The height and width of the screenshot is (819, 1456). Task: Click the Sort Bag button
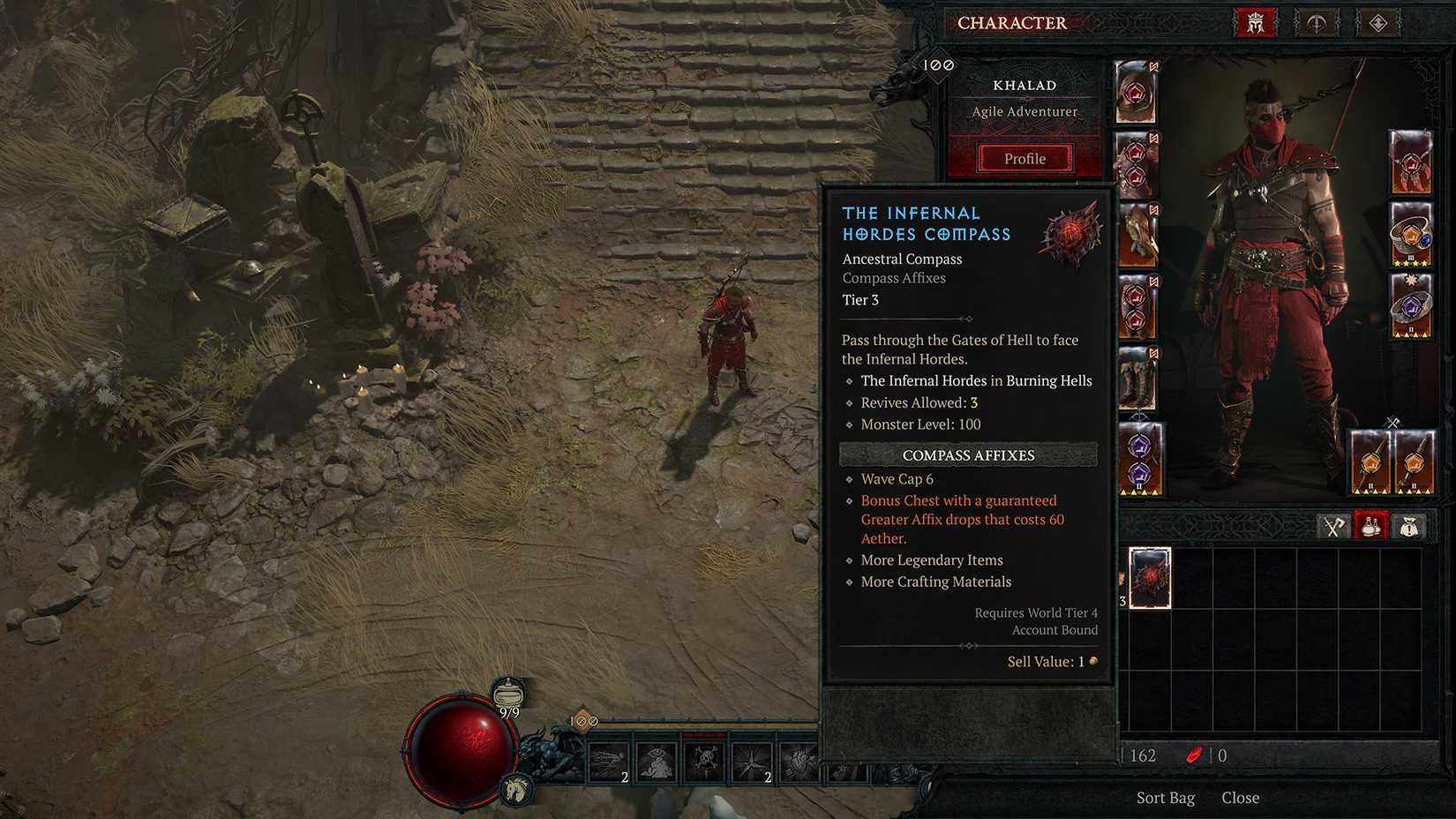point(1166,797)
